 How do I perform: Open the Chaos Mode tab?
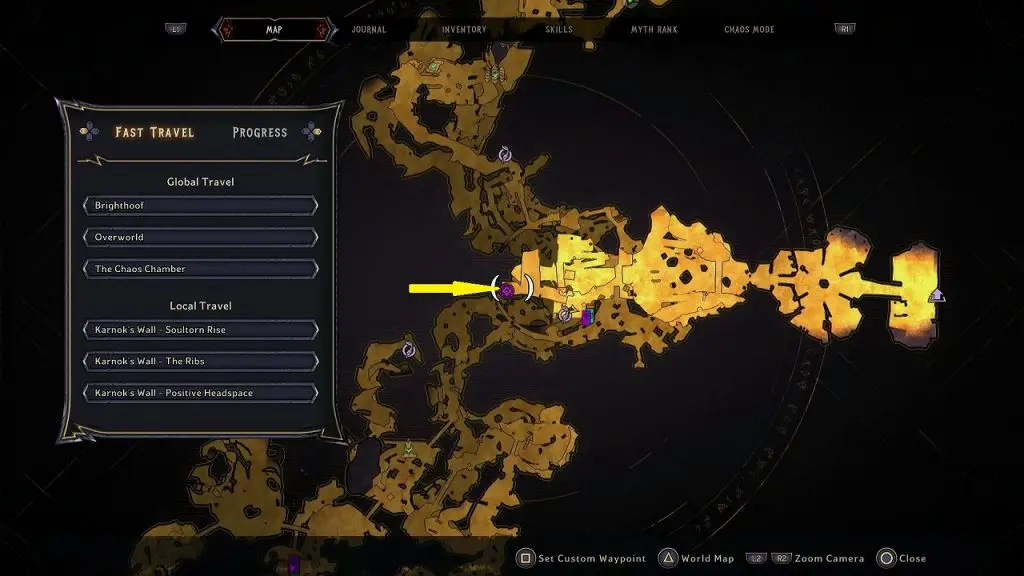749,30
